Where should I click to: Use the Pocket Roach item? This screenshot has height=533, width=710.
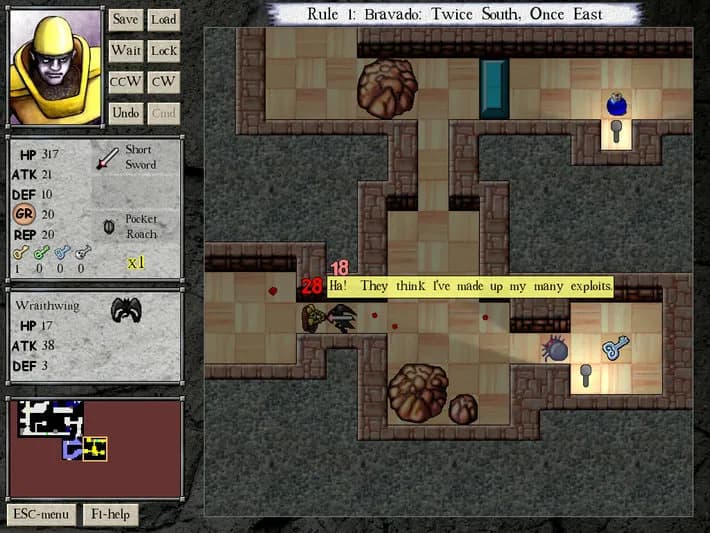[108, 226]
